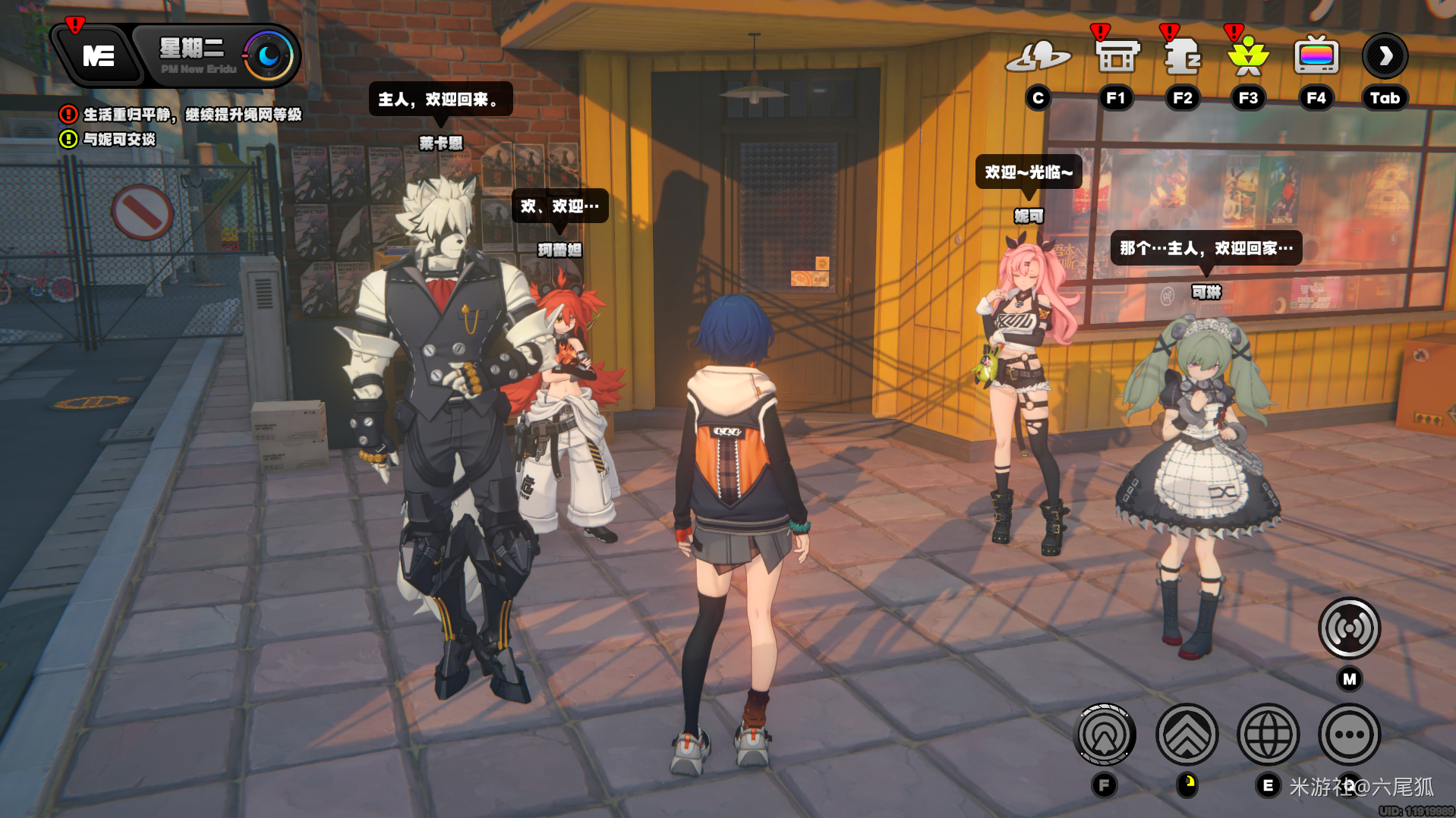The image size is (1456, 818).
Task: Open the ME profile menu
Action: click(x=98, y=56)
